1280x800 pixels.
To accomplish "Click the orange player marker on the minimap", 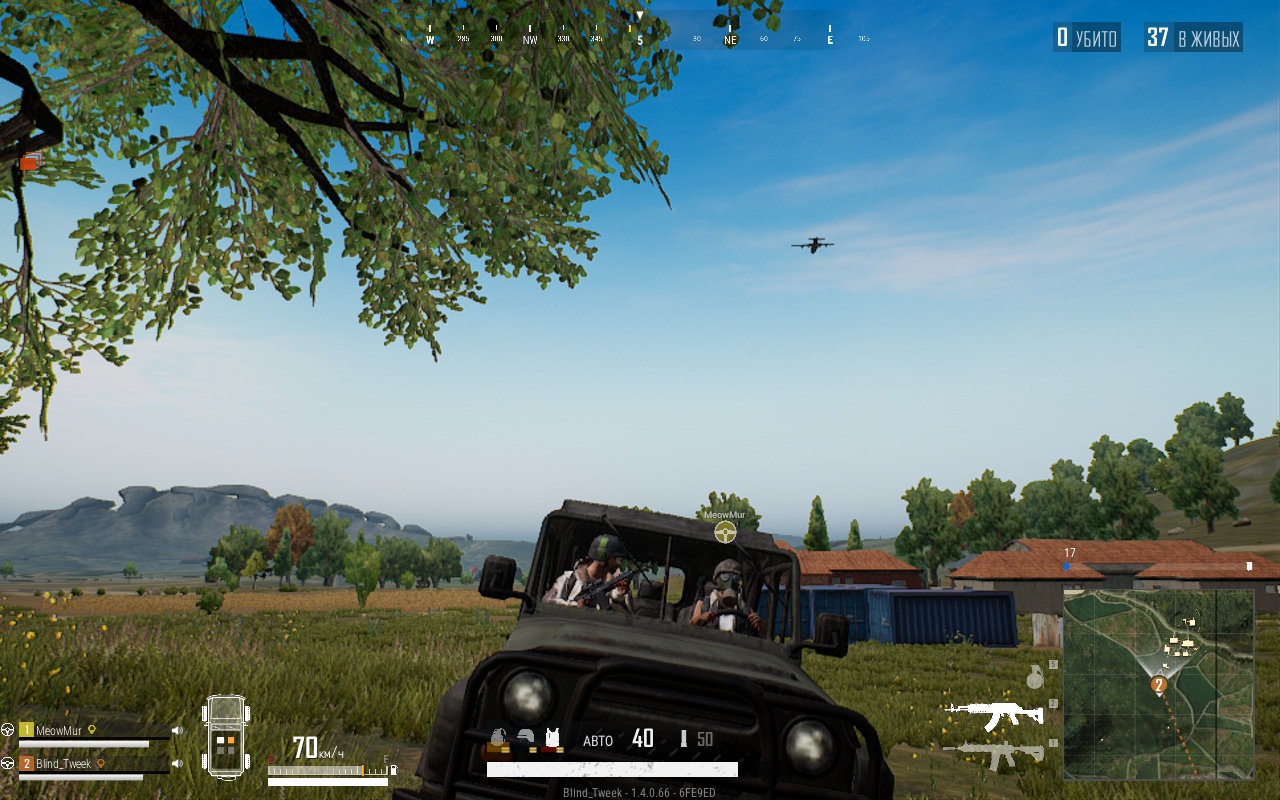I will (1159, 685).
